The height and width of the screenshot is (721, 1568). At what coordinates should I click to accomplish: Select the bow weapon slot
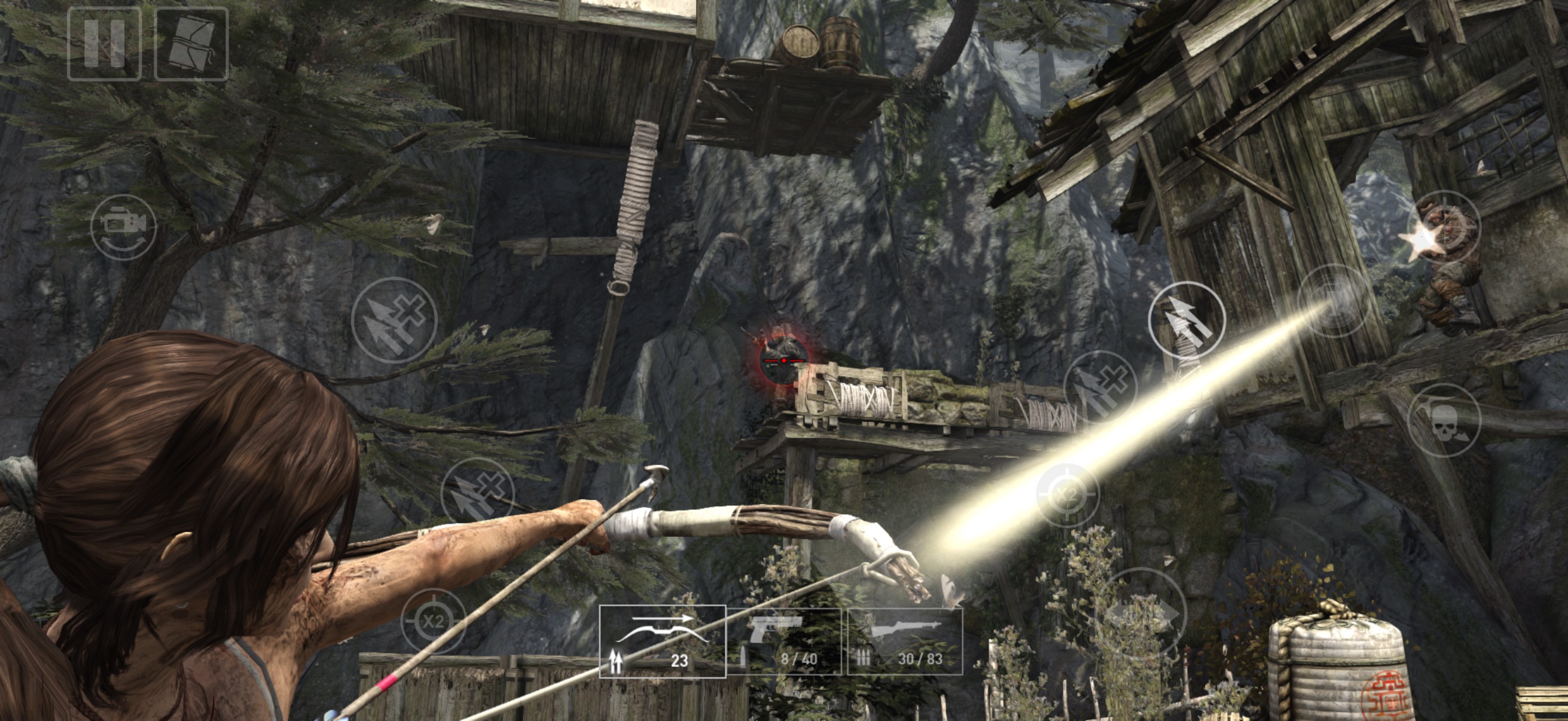662,641
